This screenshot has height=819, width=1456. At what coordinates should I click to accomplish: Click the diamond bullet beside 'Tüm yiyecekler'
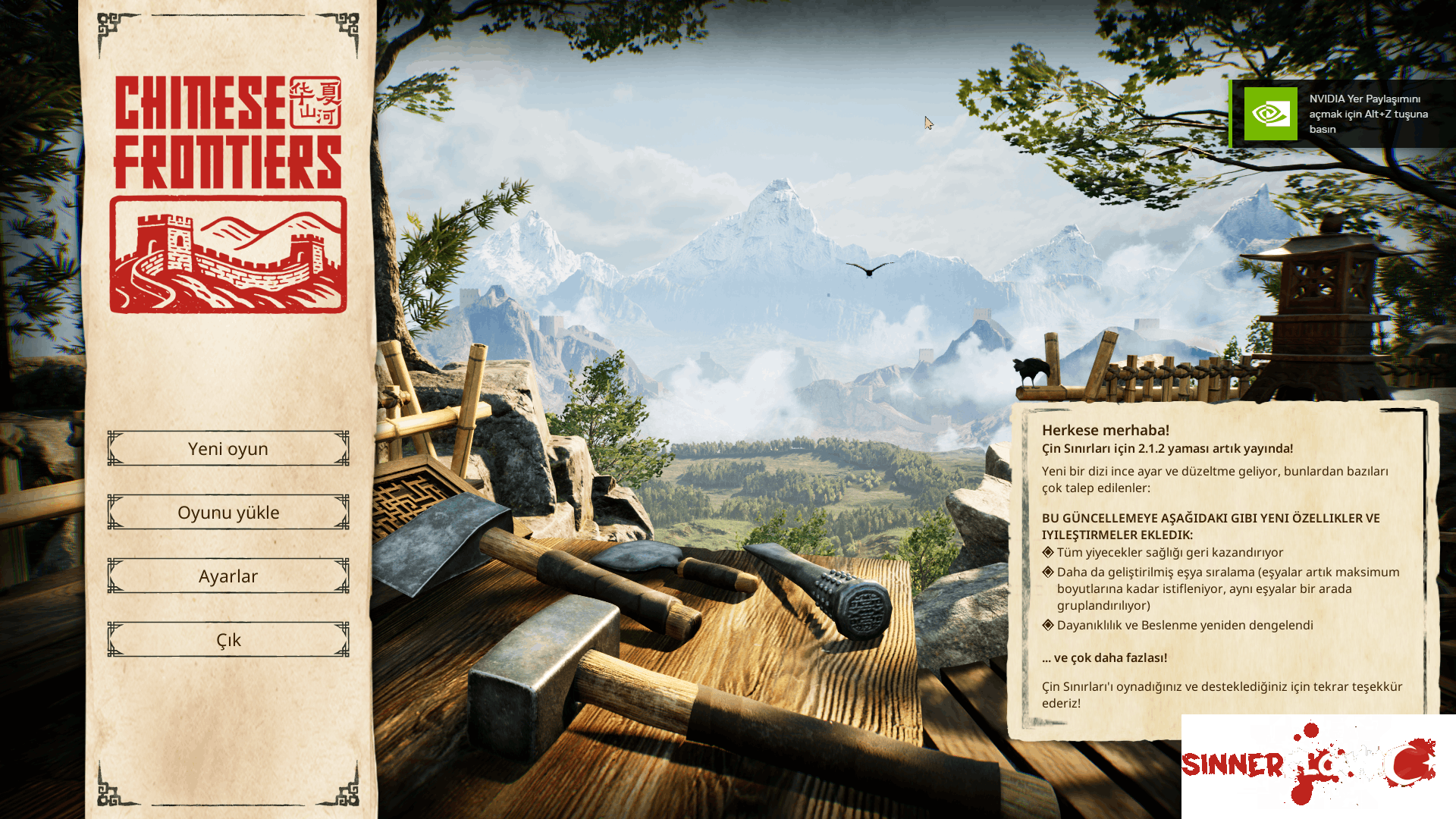click(x=1049, y=553)
